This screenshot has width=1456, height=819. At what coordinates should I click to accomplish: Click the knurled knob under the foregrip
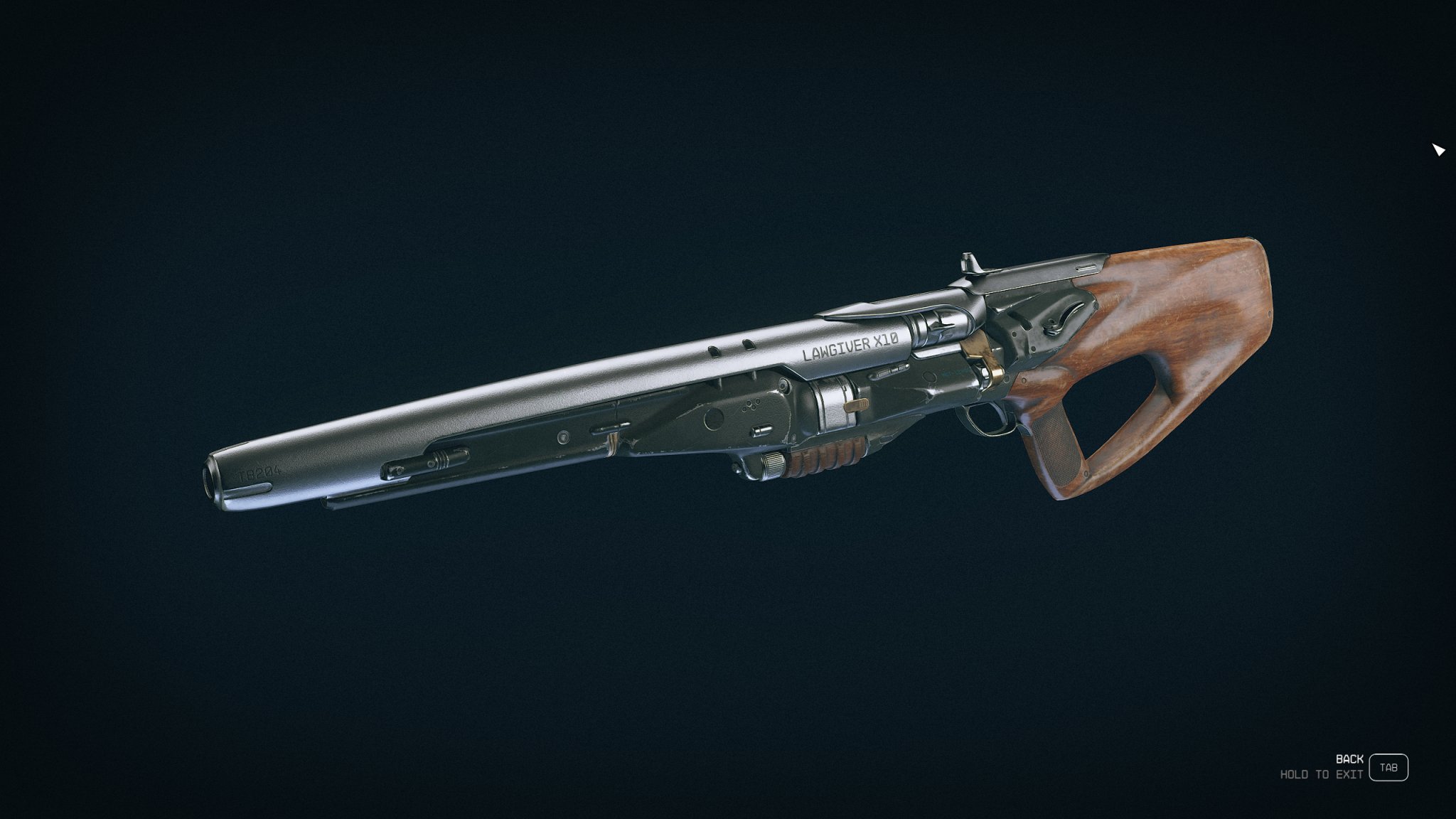(x=773, y=464)
